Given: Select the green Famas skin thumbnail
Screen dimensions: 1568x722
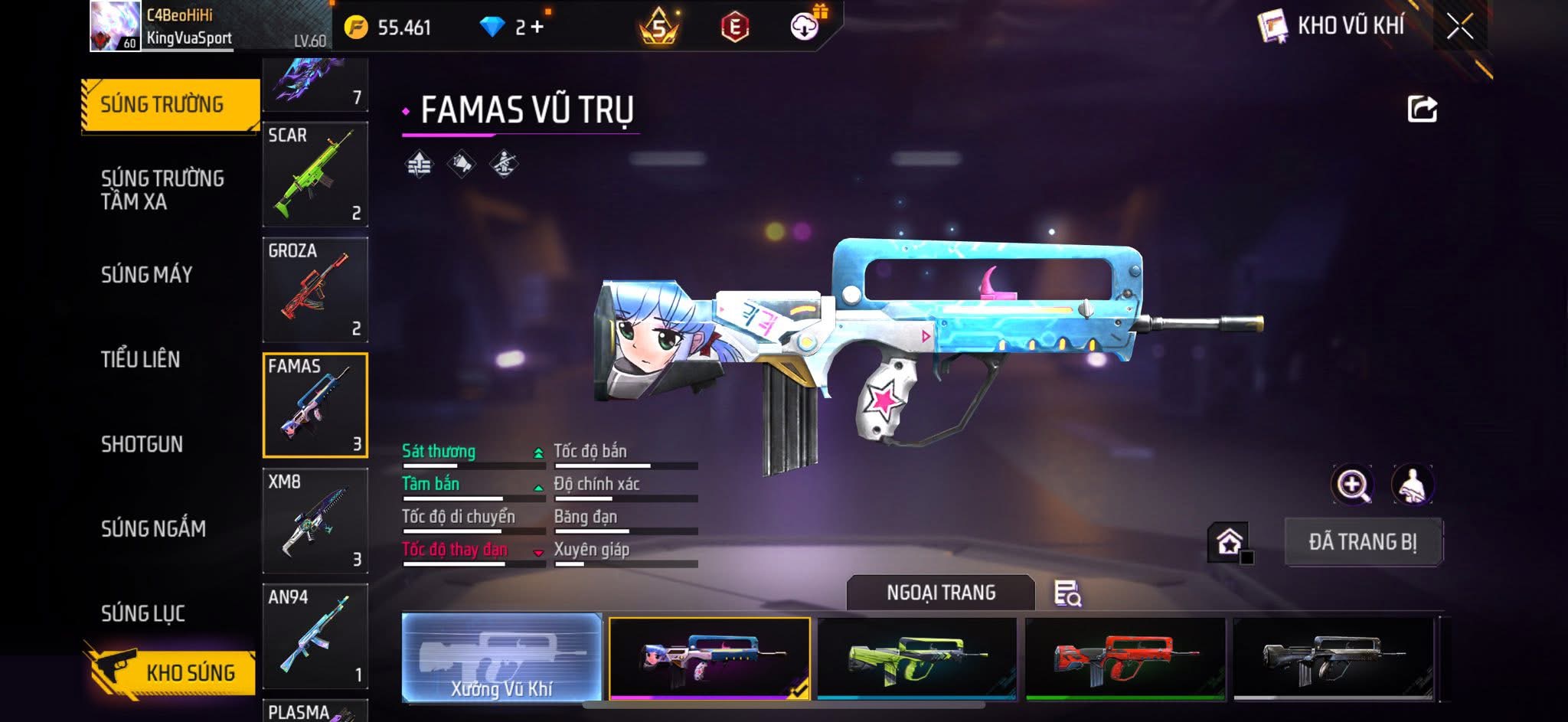Looking at the screenshot, I should coord(917,658).
